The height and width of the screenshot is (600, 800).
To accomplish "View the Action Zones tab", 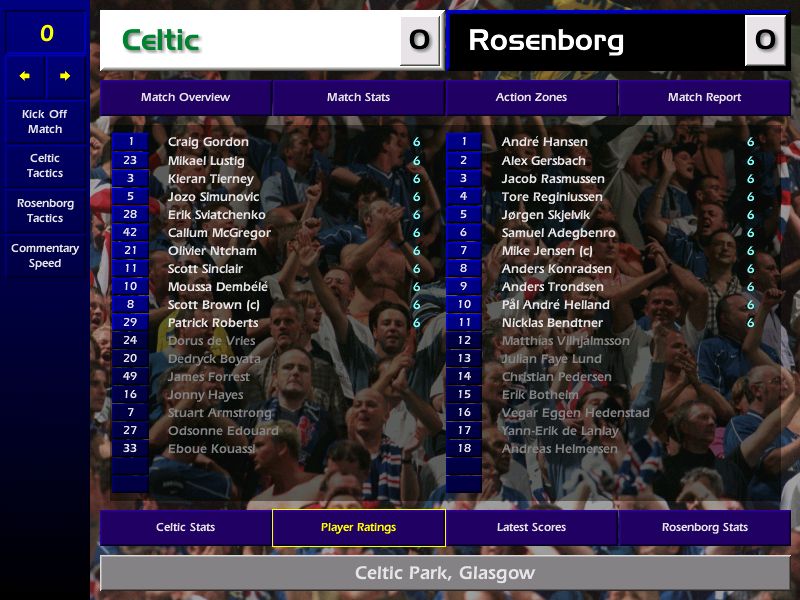I will [x=531, y=97].
